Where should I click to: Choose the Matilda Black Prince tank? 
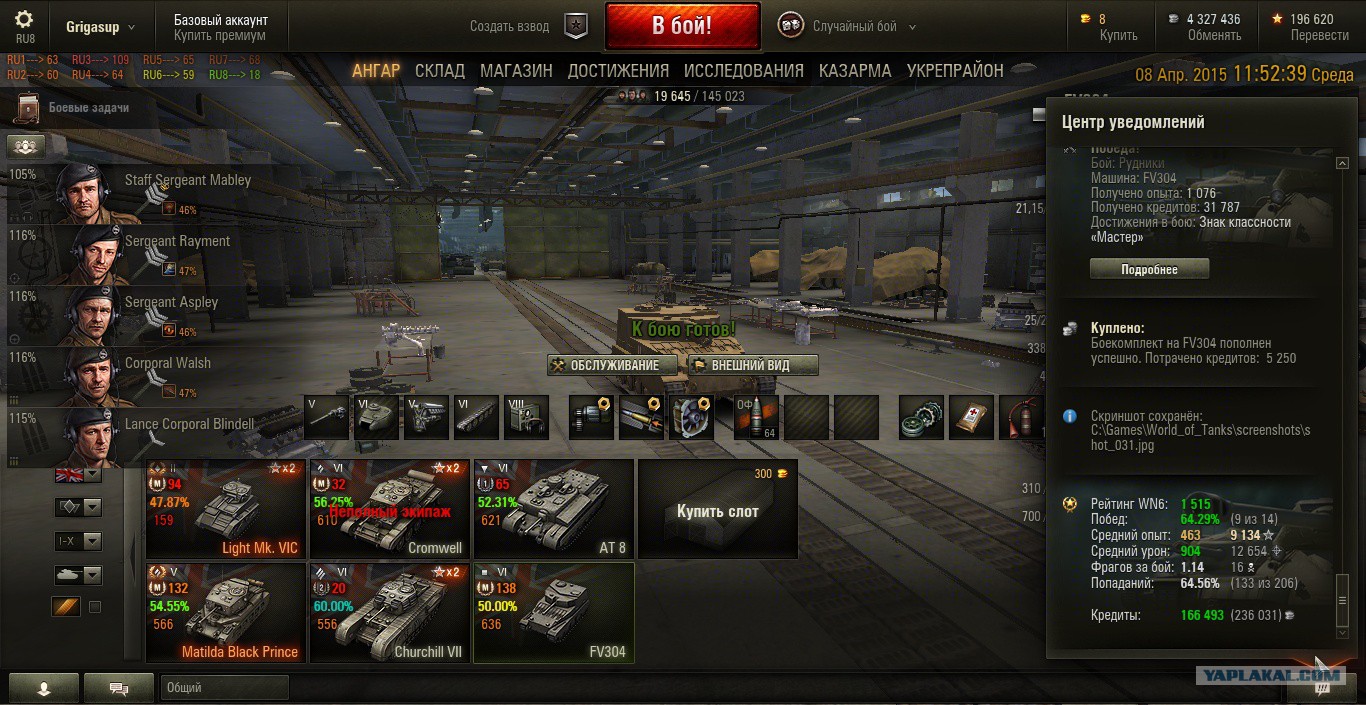225,612
